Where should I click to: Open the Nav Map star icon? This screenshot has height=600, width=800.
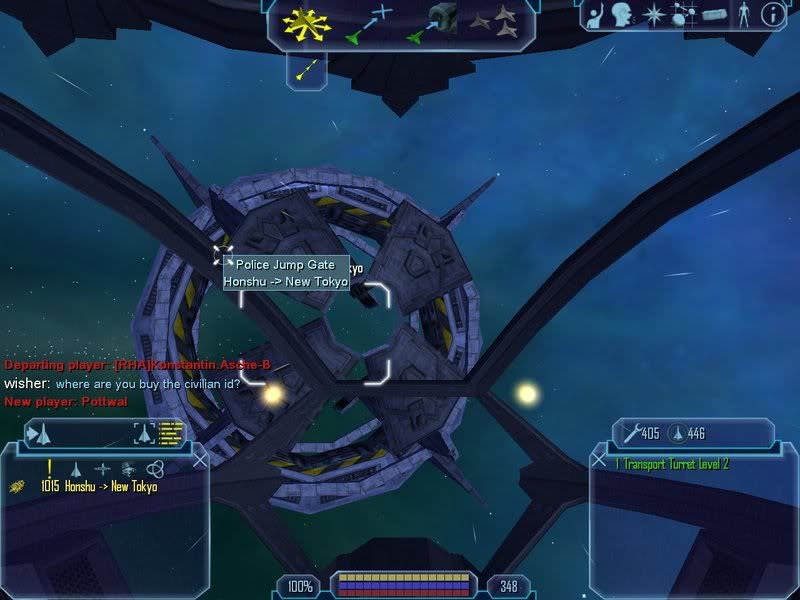pos(655,15)
